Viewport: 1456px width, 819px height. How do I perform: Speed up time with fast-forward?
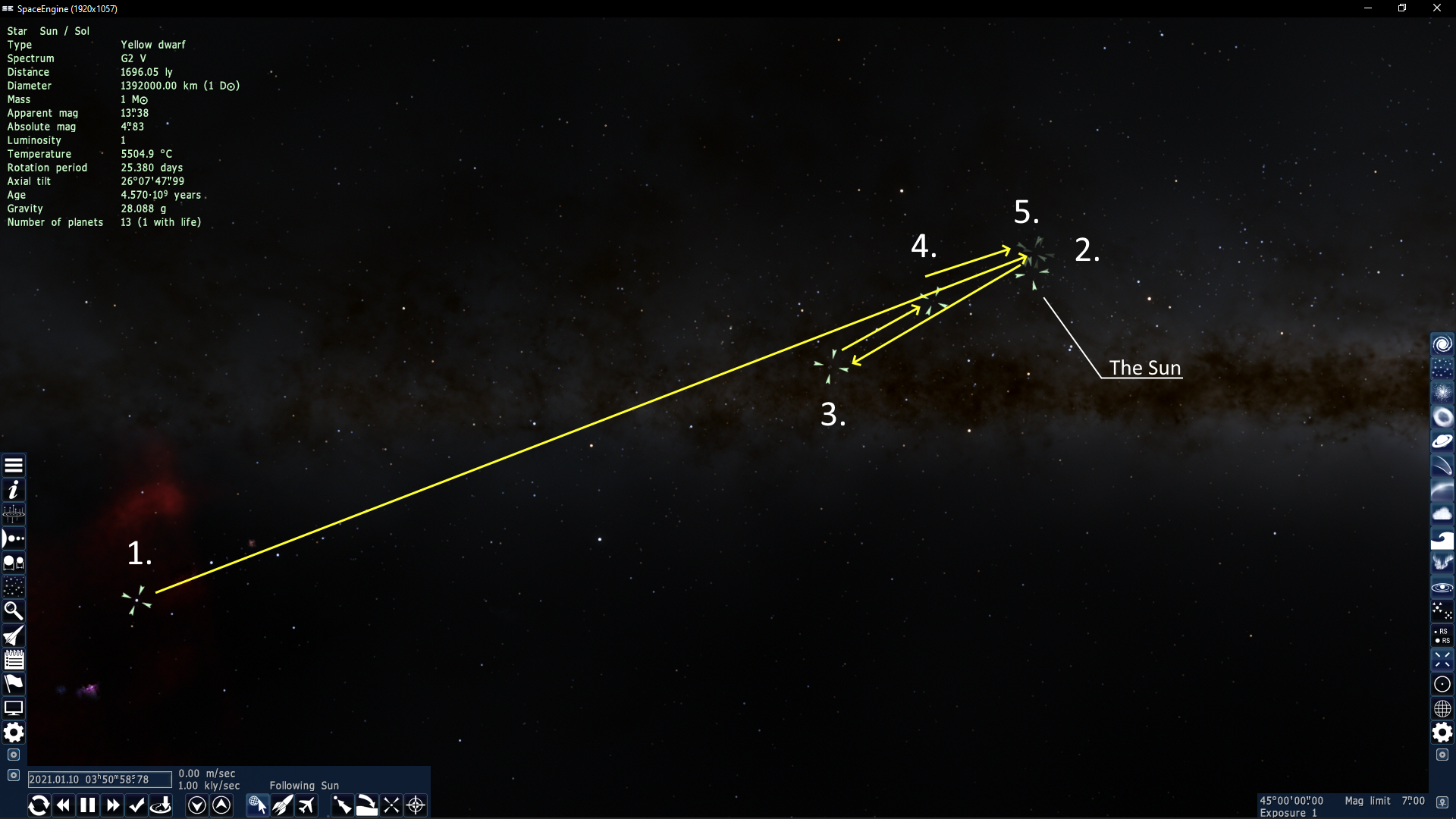pos(113,805)
